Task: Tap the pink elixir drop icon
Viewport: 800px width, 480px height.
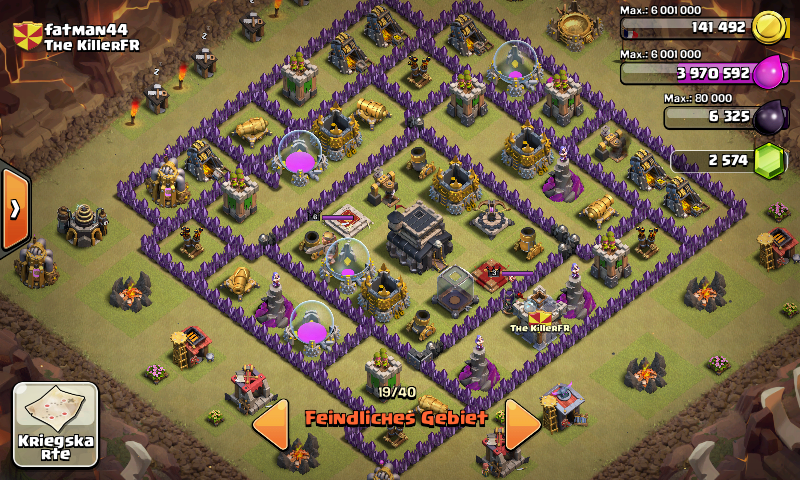Action: 770,73
